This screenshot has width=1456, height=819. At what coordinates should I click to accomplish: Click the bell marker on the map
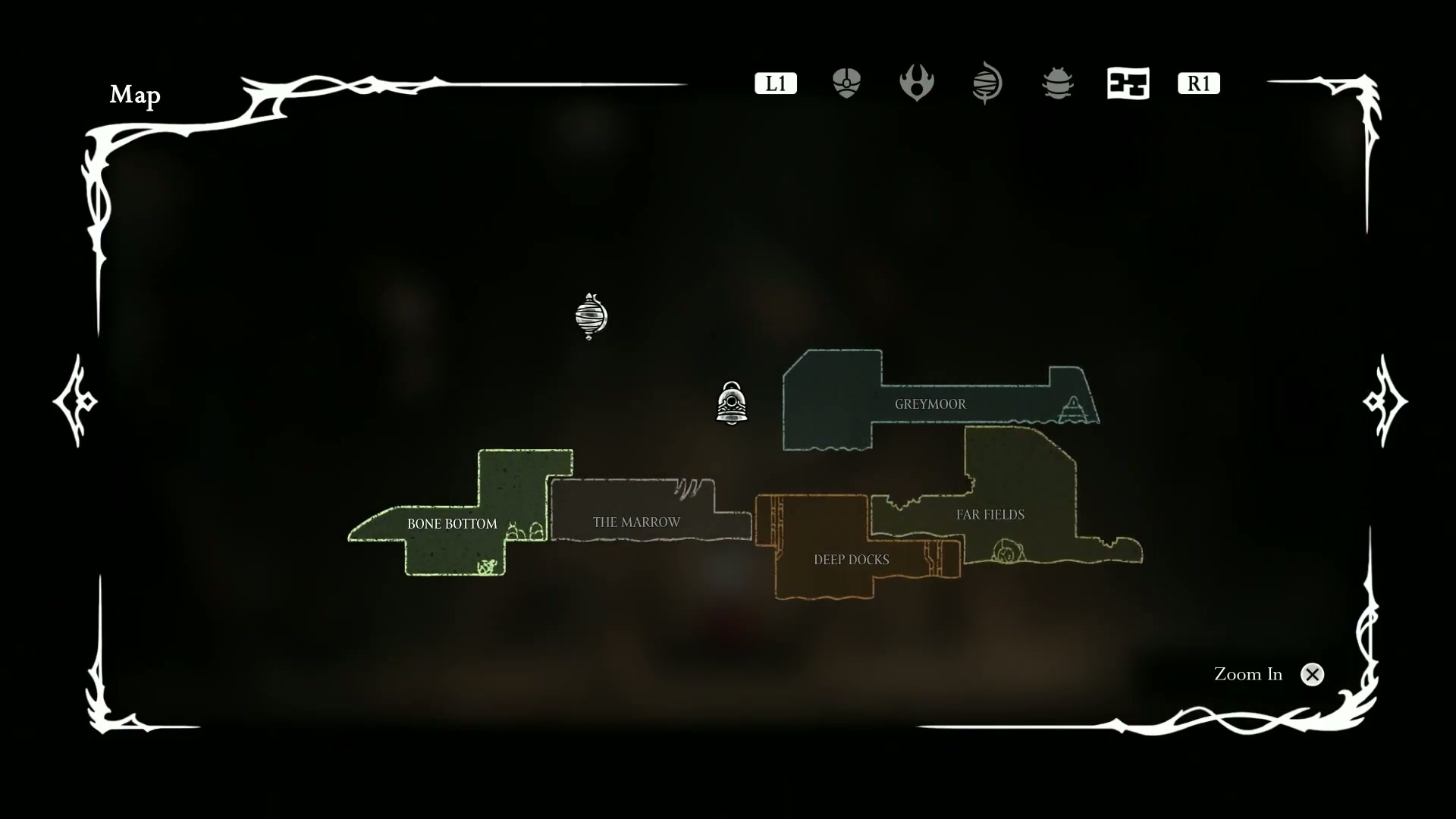(732, 403)
